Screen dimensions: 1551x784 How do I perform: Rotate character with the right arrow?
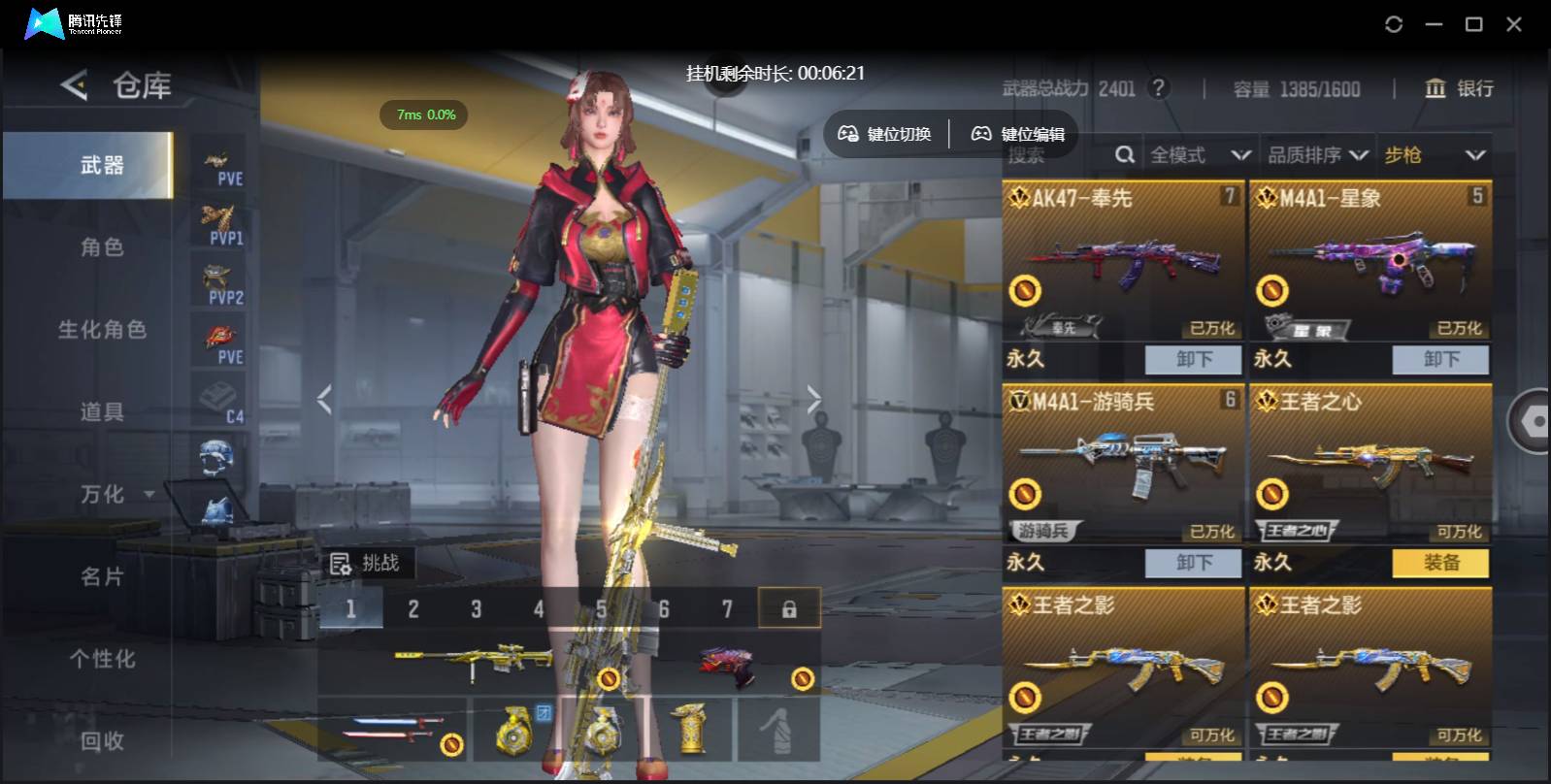[x=813, y=399]
